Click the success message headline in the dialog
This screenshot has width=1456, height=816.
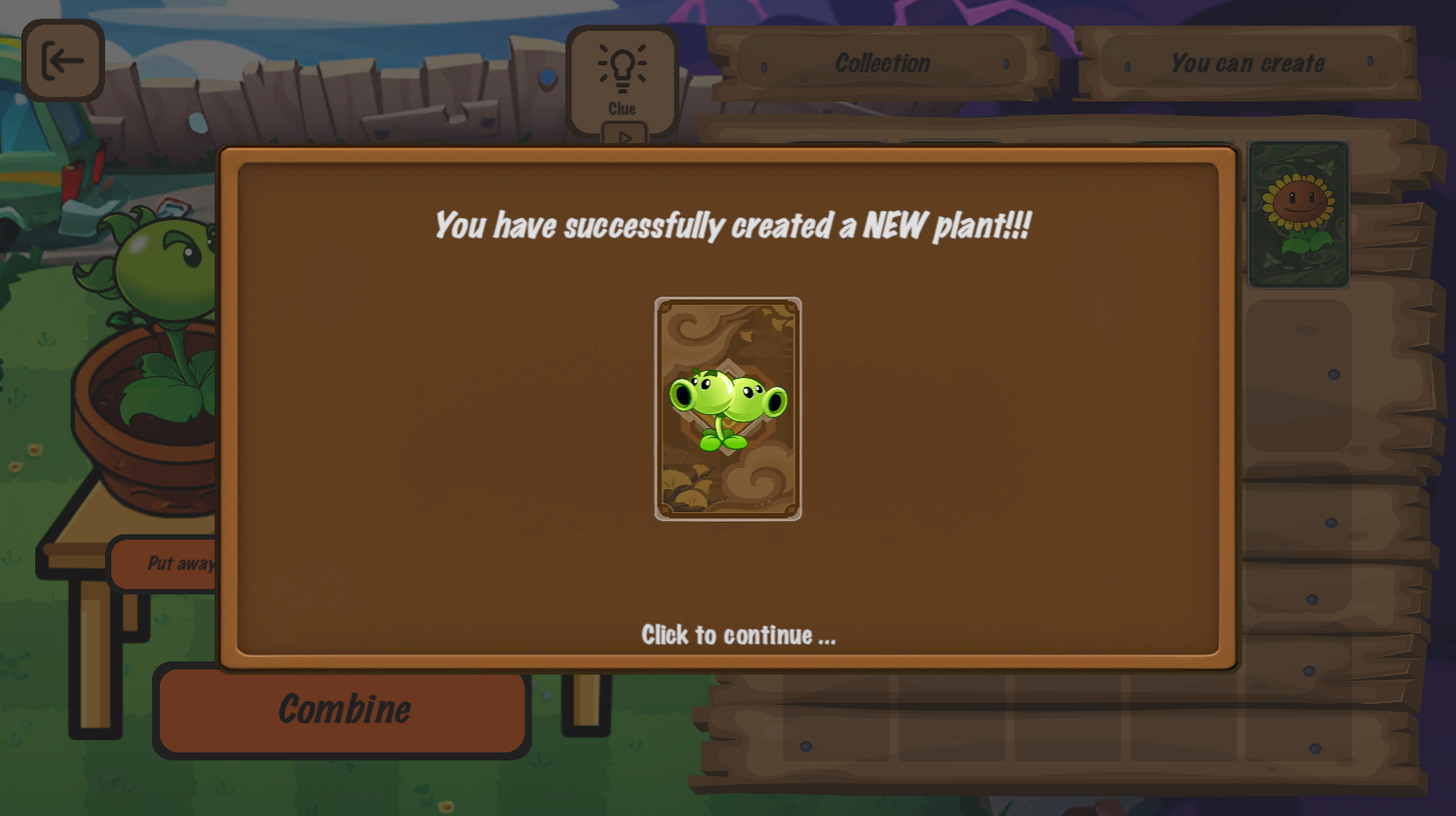(x=731, y=226)
